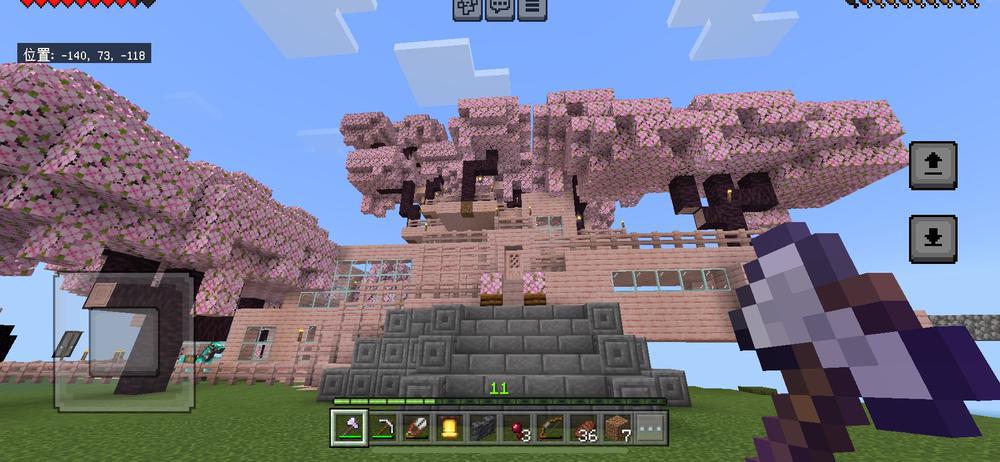Tap the movement joystick pad
Image resolution: width=1000 pixels, height=462 pixels.
(x=123, y=340)
